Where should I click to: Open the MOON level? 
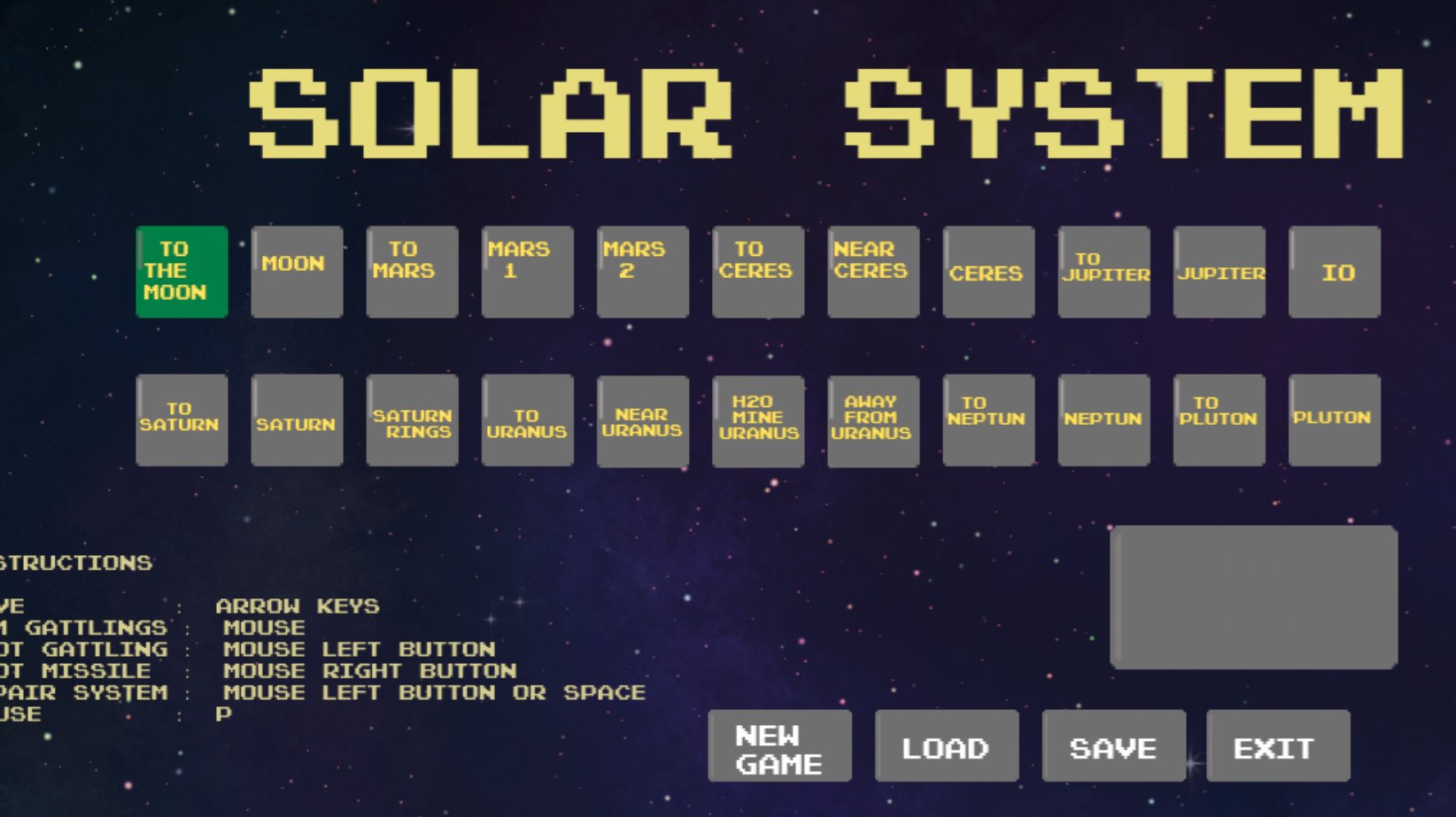pyautogui.click(x=296, y=271)
